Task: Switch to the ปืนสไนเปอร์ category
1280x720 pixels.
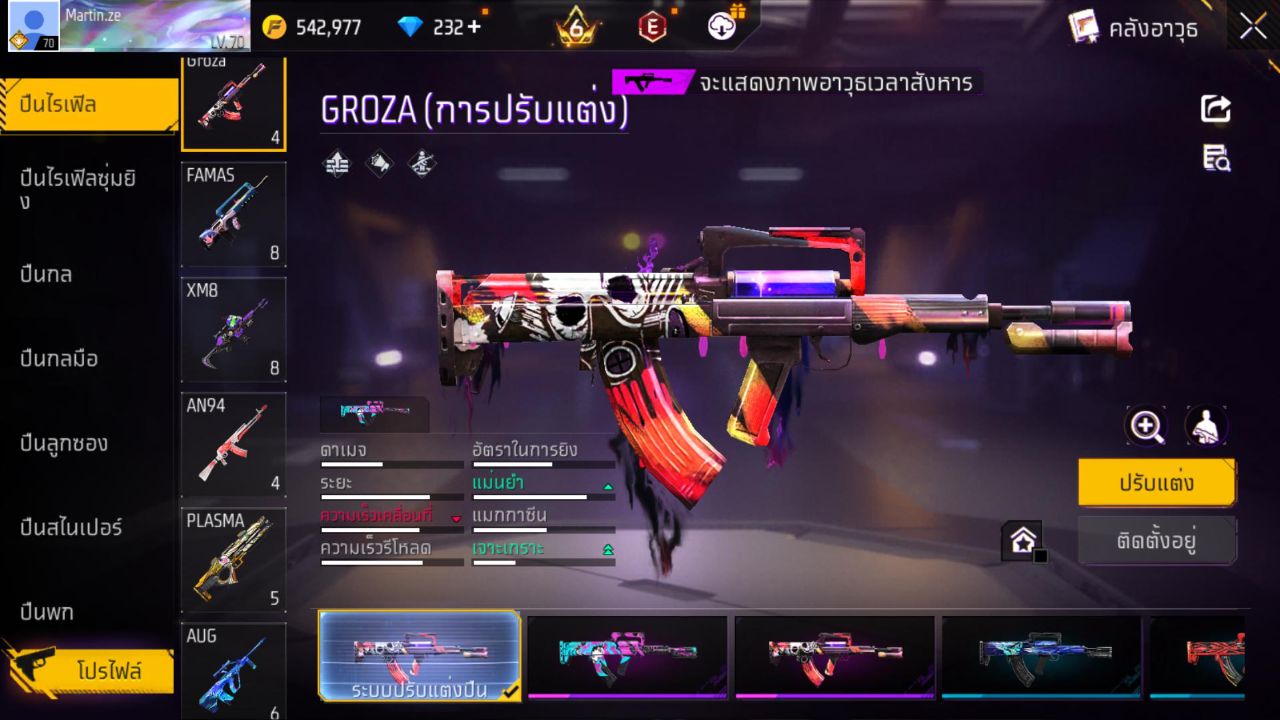Action: point(70,528)
